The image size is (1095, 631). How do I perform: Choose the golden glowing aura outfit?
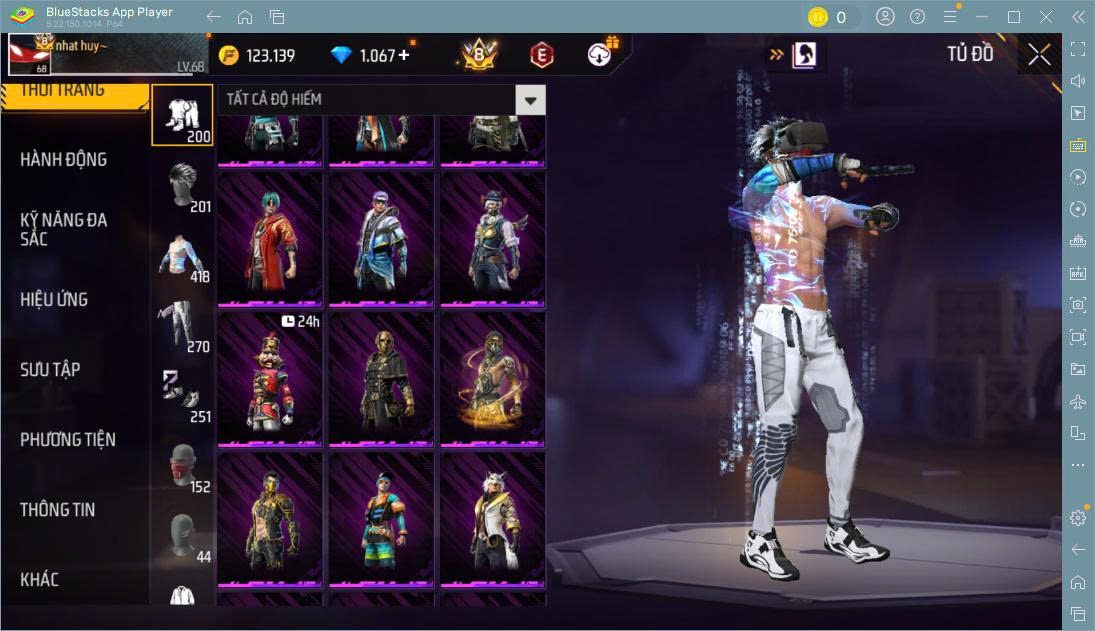pos(492,380)
